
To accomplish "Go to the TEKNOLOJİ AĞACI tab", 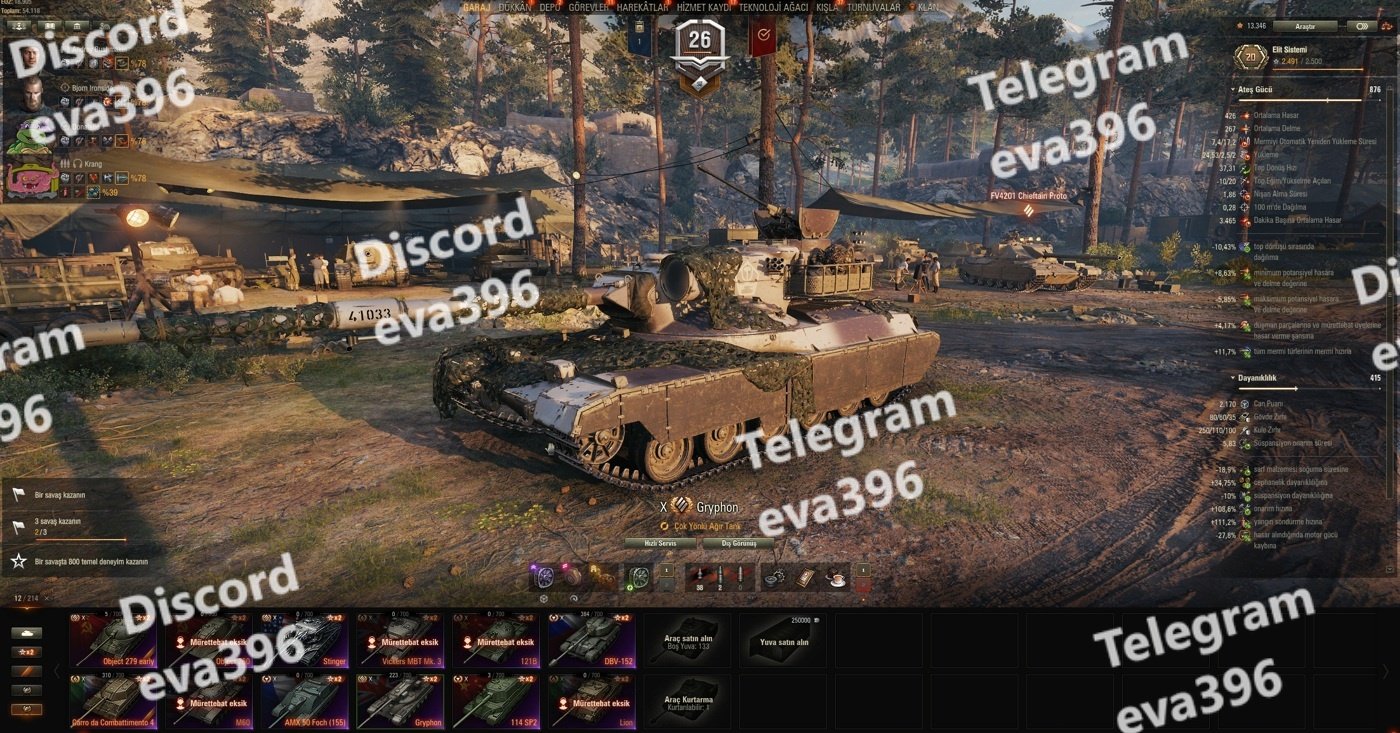I will pyautogui.click(x=773, y=7).
